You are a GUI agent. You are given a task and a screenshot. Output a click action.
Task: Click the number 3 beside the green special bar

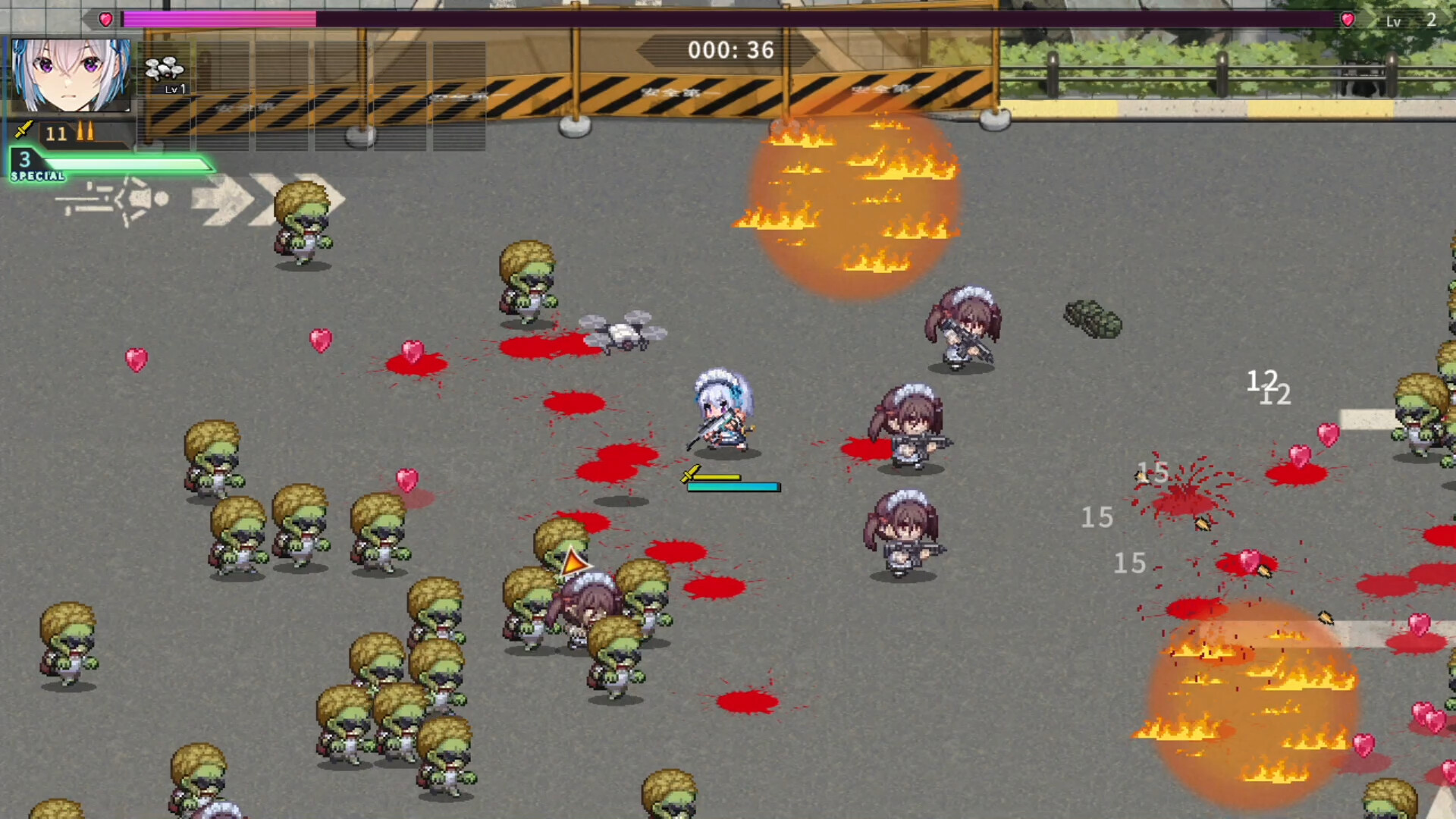click(x=24, y=159)
